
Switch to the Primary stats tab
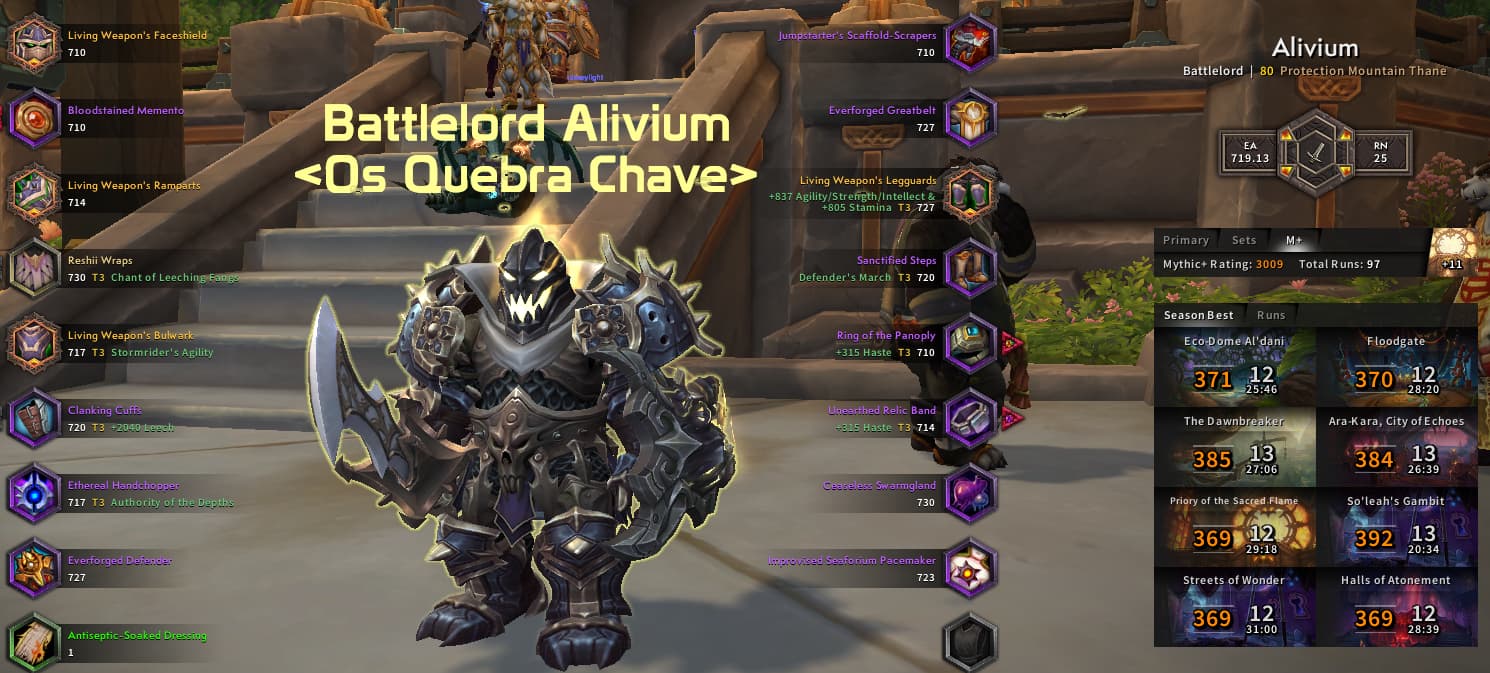coord(1186,240)
